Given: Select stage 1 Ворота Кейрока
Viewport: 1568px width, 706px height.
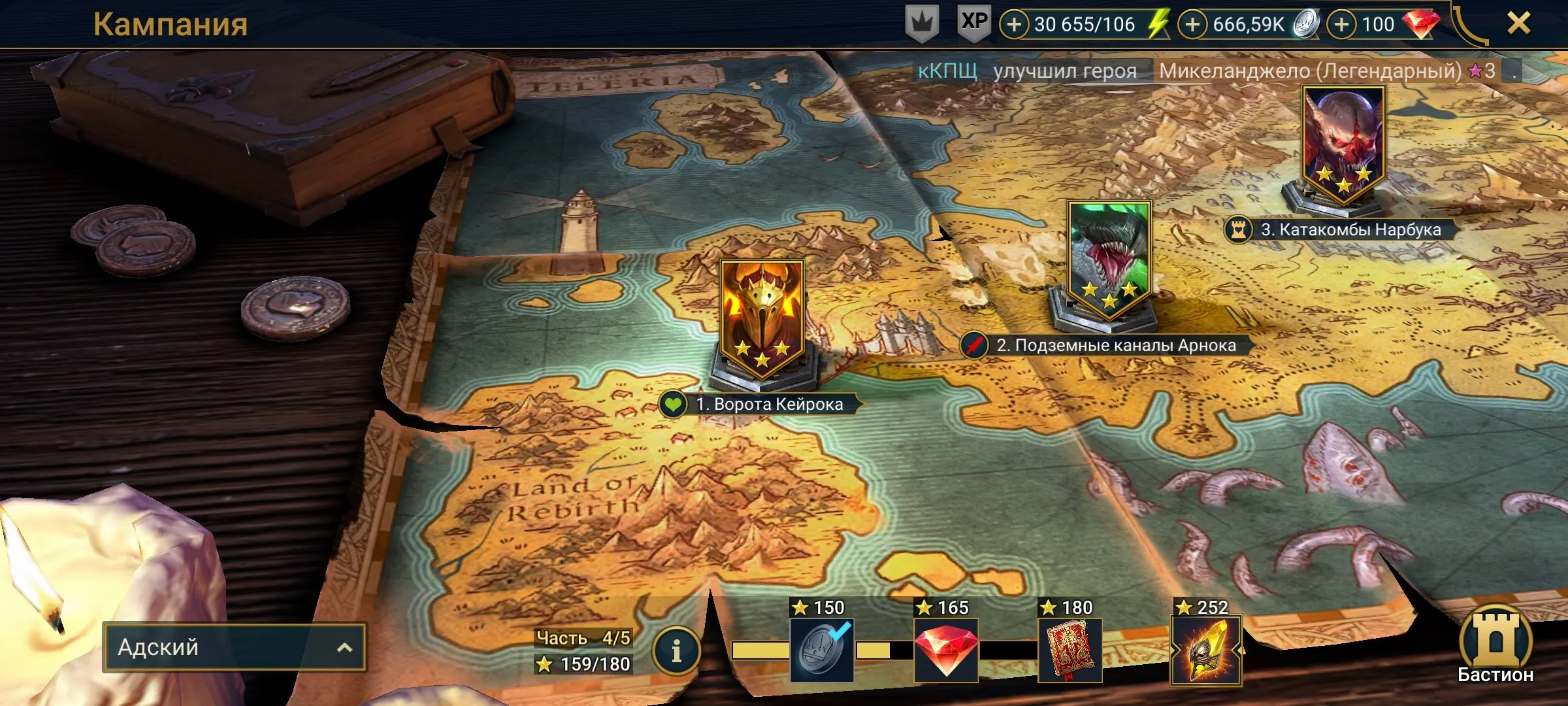Looking at the screenshot, I should (762, 320).
